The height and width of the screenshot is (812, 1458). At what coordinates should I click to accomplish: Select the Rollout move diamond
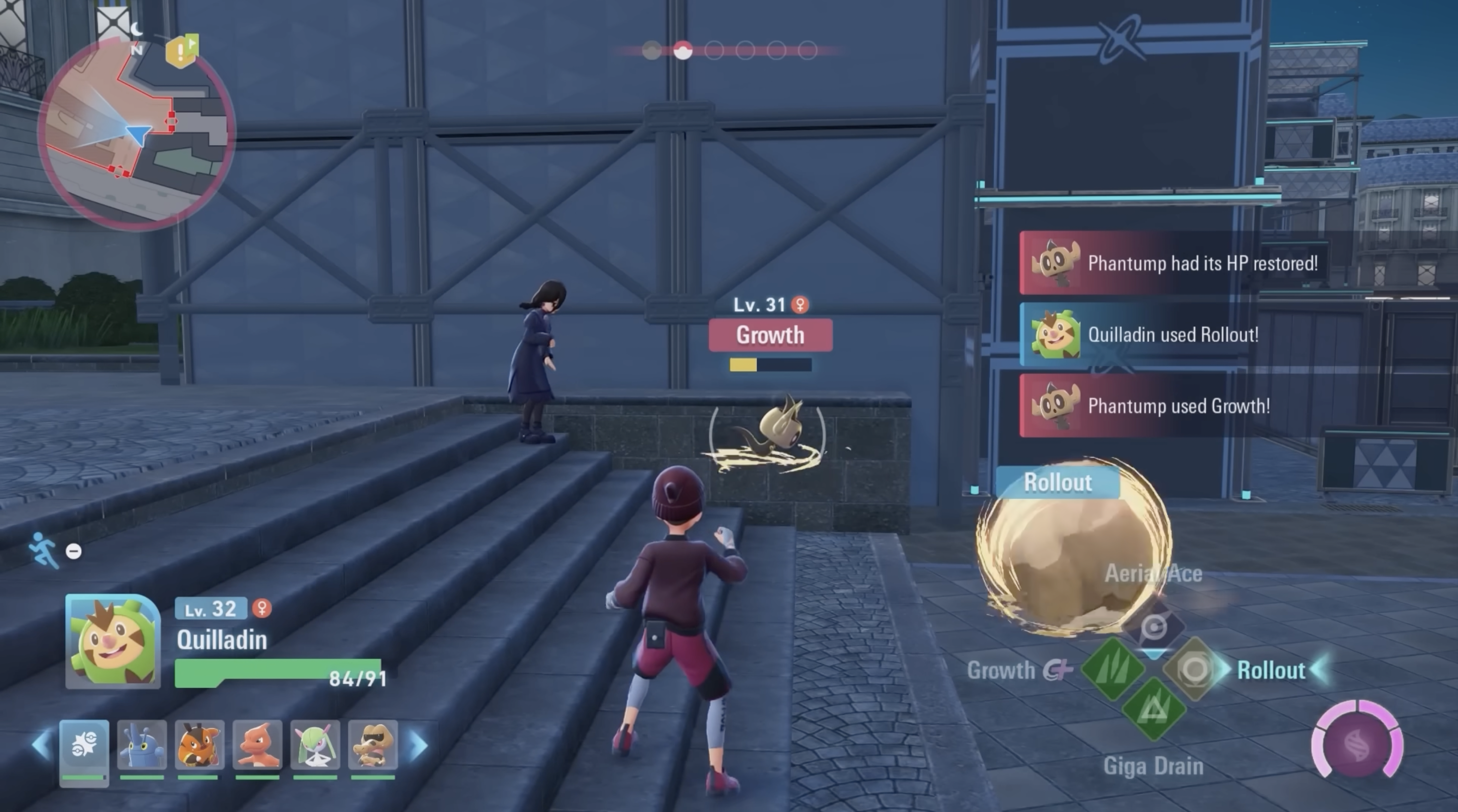(x=1193, y=669)
